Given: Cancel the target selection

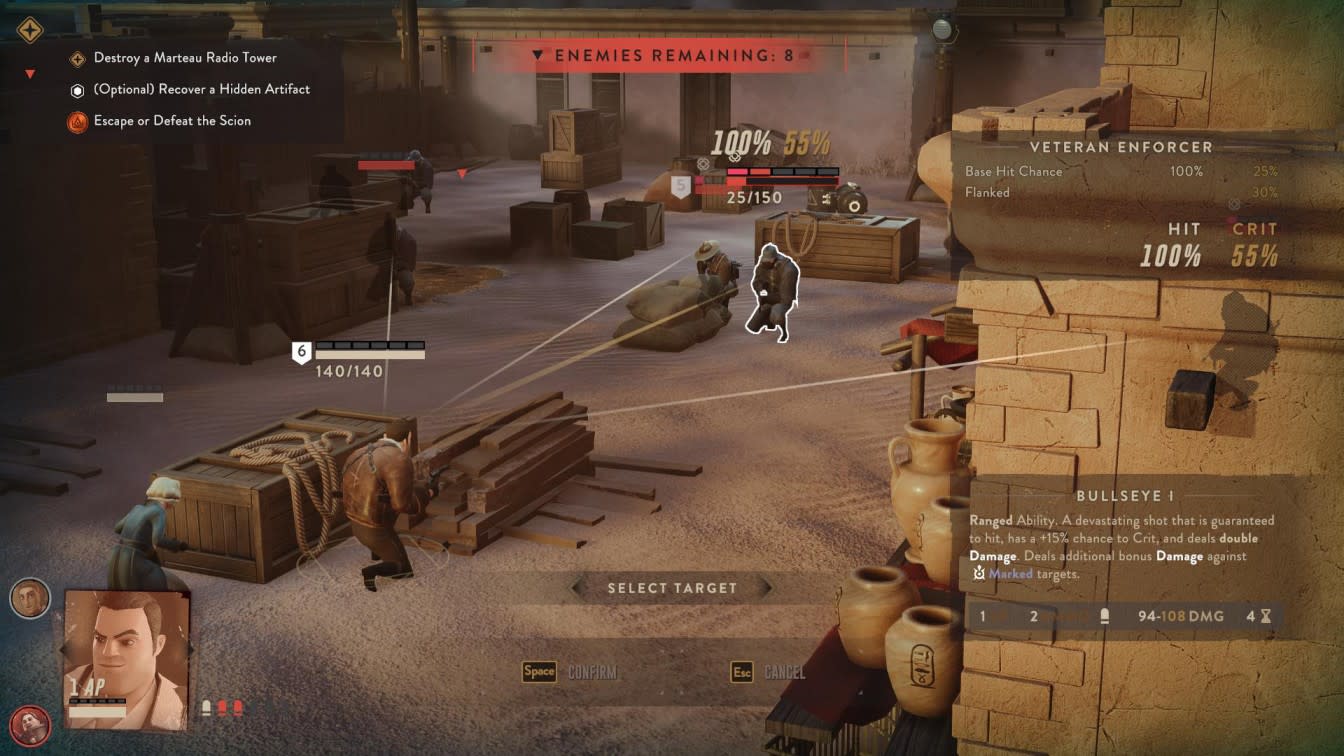Looking at the screenshot, I should click(768, 672).
